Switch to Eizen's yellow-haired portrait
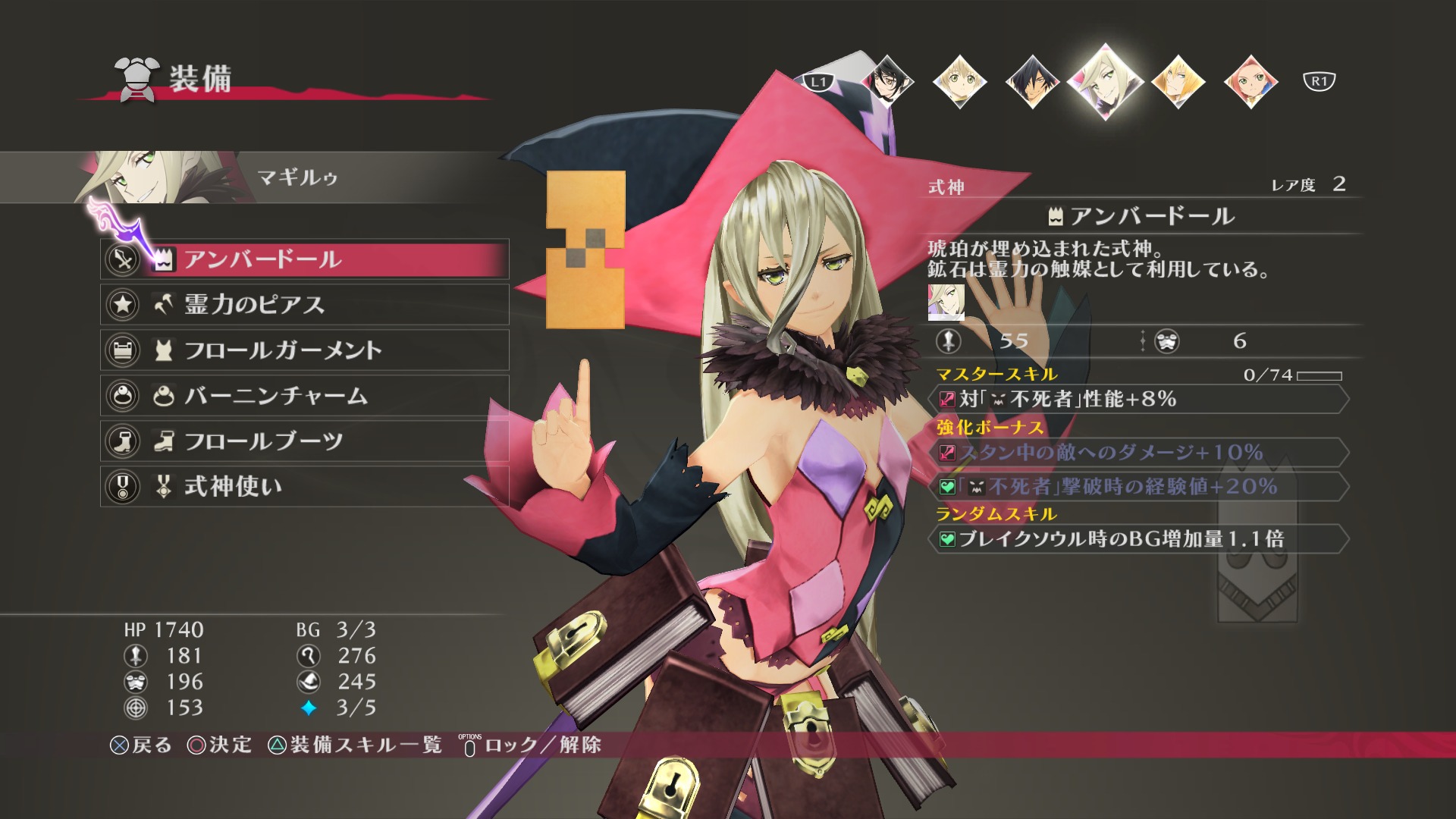Image resolution: width=1456 pixels, height=819 pixels. point(1178,81)
